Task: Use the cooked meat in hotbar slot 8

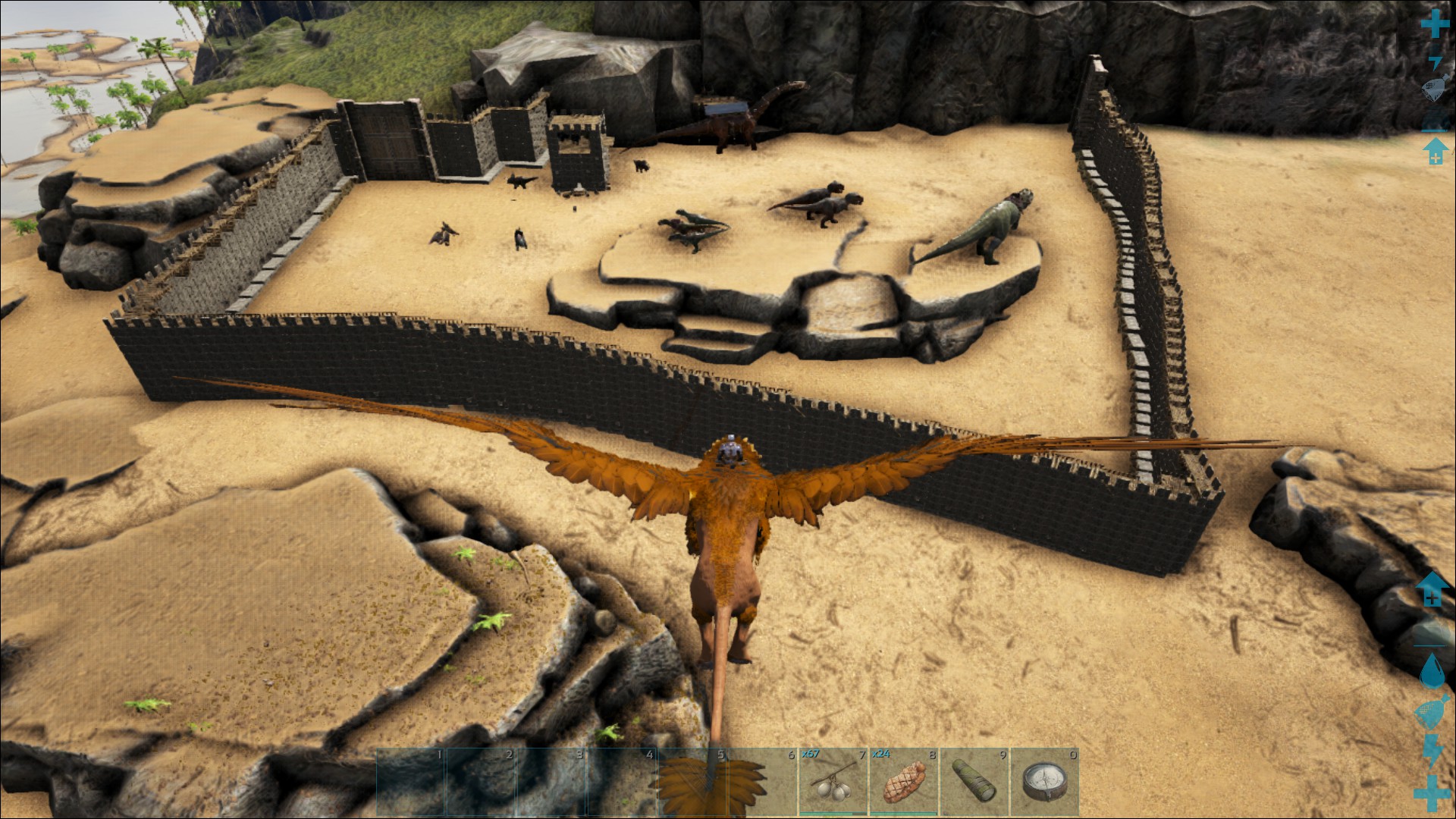Action: point(904,782)
